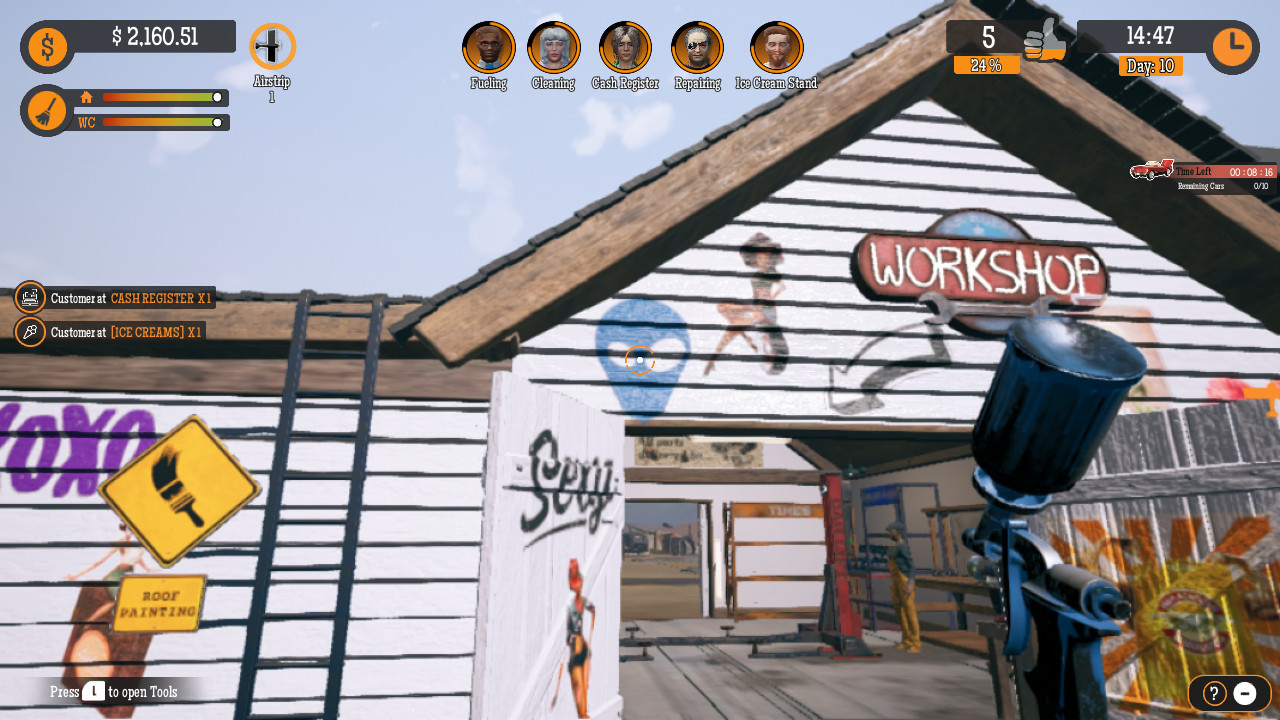Open the Fueling employee portrait
Viewport: 1280px width, 720px height.
pyautogui.click(x=488, y=46)
